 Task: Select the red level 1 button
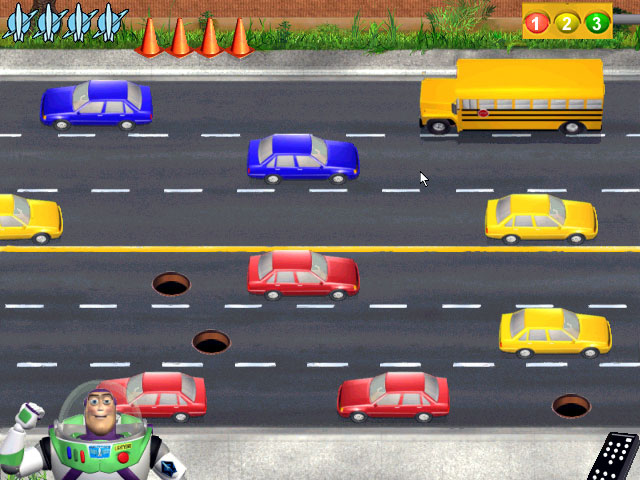click(x=537, y=22)
